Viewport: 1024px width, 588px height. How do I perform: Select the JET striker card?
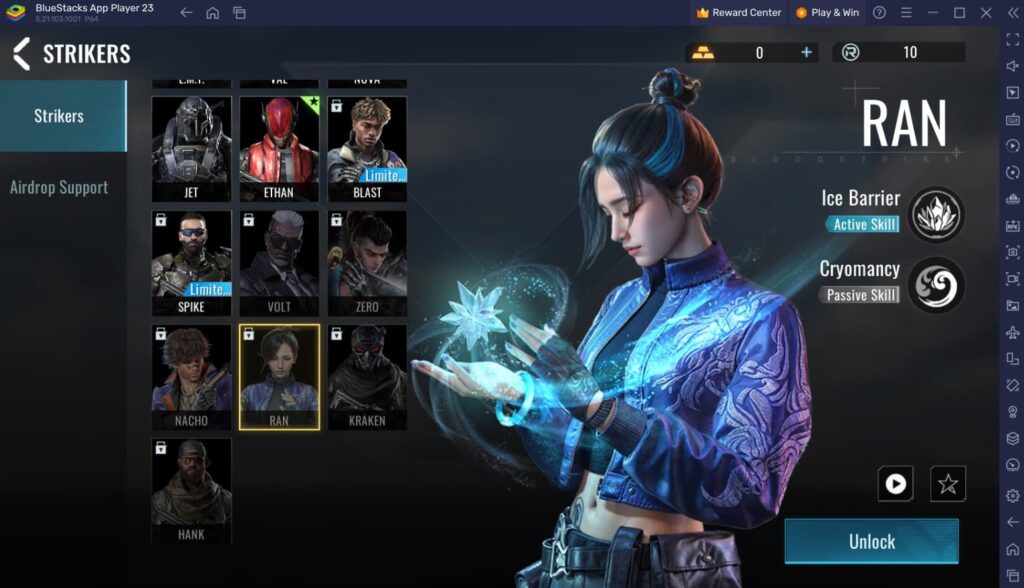click(x=191, y=147)
